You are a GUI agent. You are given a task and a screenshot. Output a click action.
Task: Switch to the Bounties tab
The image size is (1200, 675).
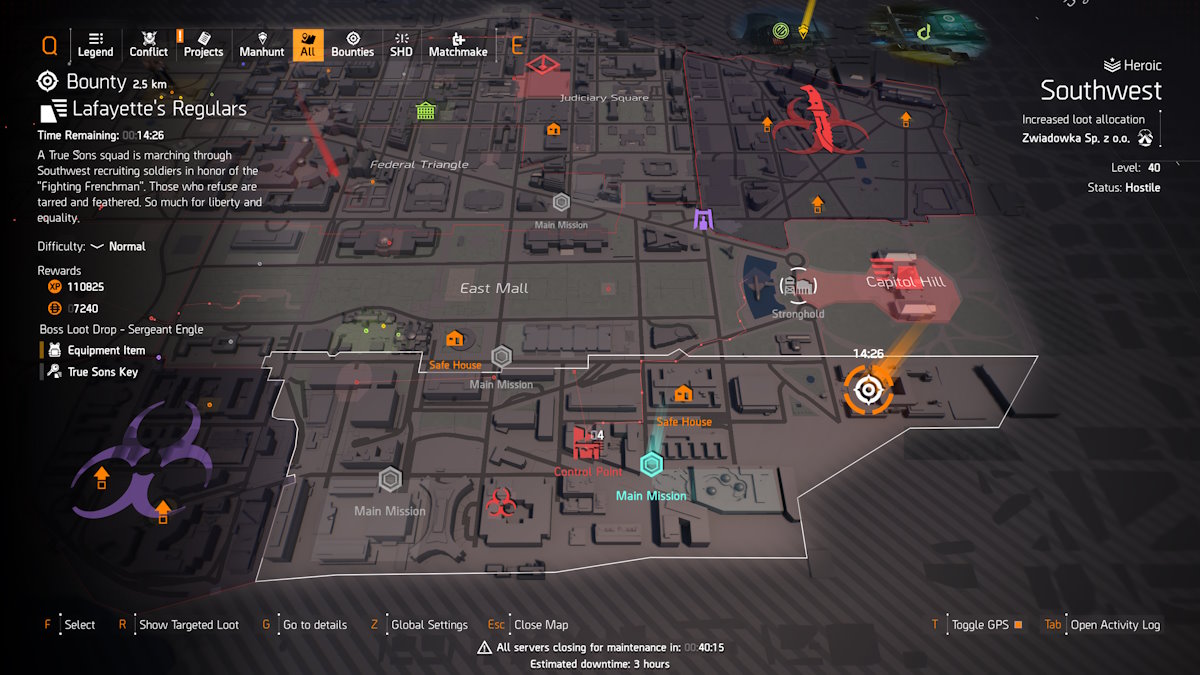(x=352, y=44)
